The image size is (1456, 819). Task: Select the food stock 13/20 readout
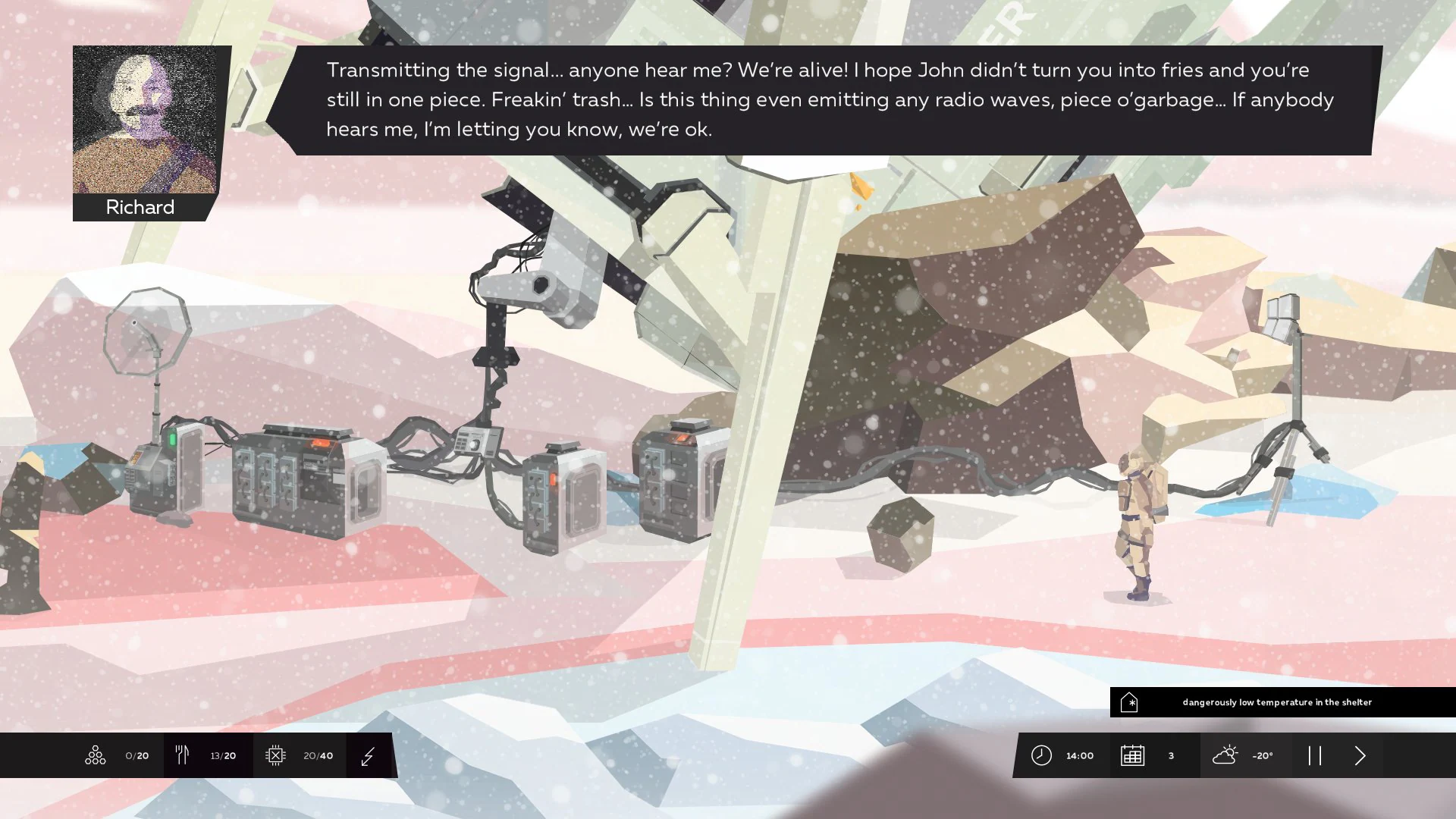point(222,755)
